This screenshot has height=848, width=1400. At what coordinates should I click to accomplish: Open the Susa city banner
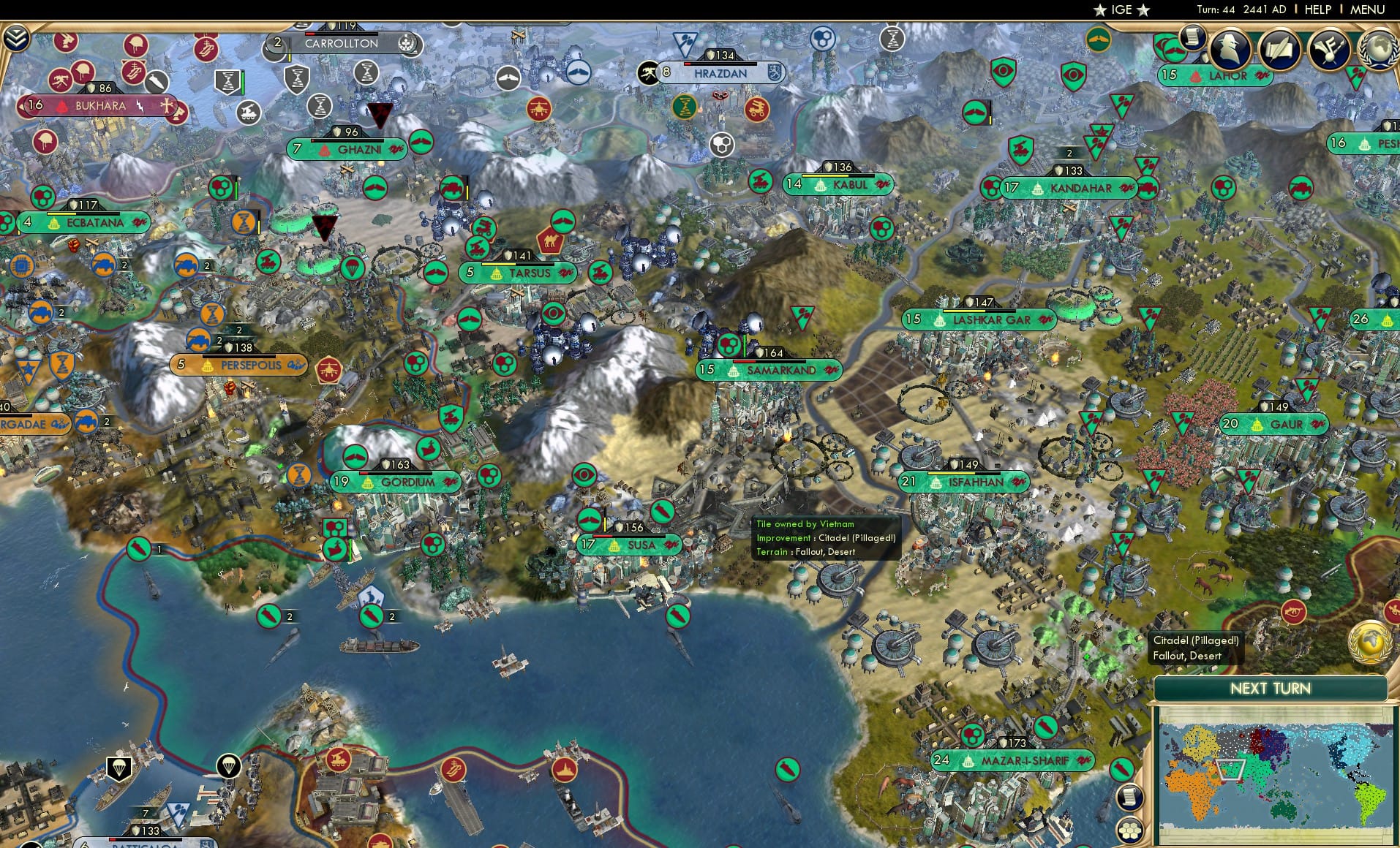[x=631, y=545]
